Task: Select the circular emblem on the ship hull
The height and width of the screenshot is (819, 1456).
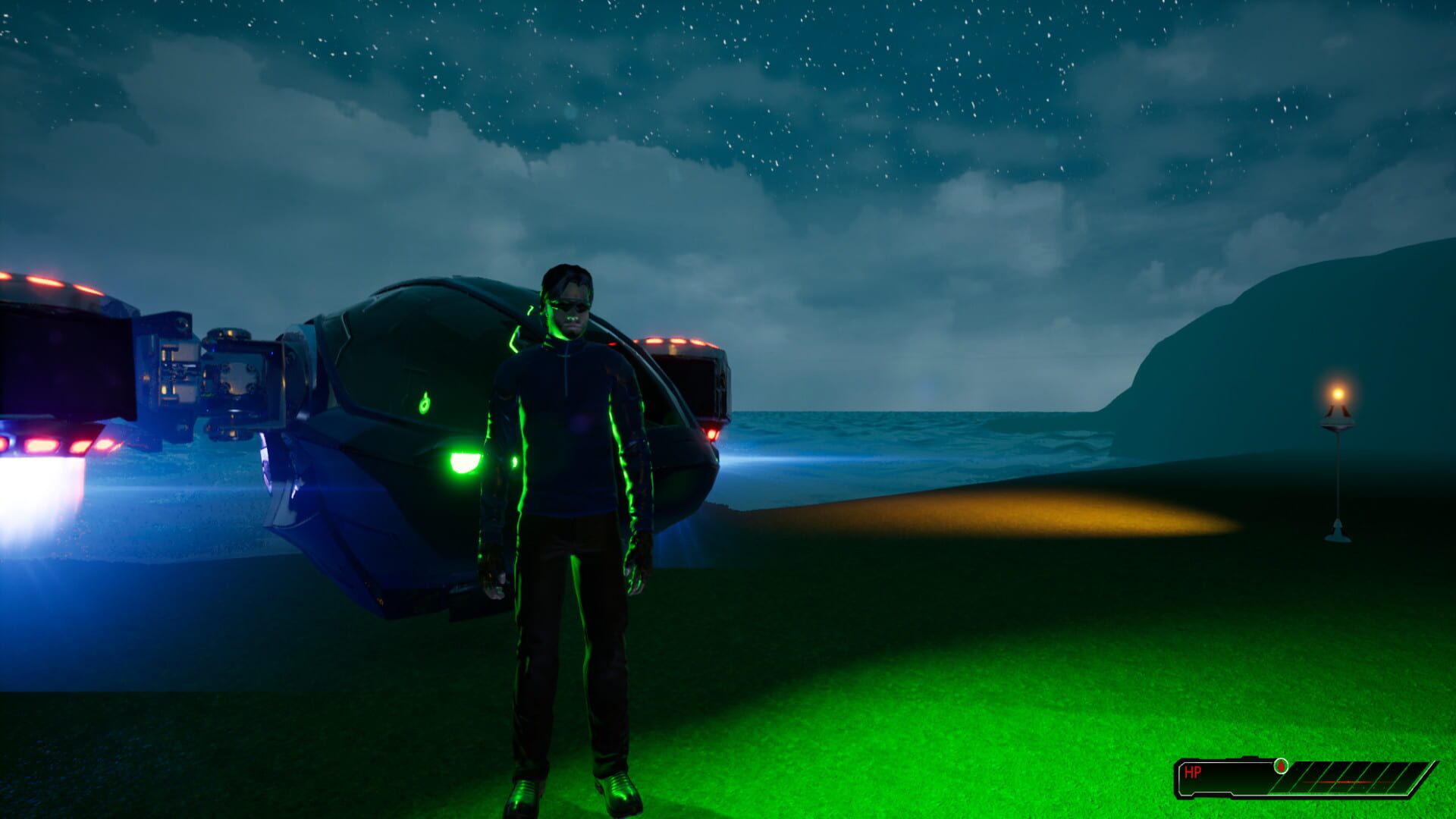Action: point(423,404)
